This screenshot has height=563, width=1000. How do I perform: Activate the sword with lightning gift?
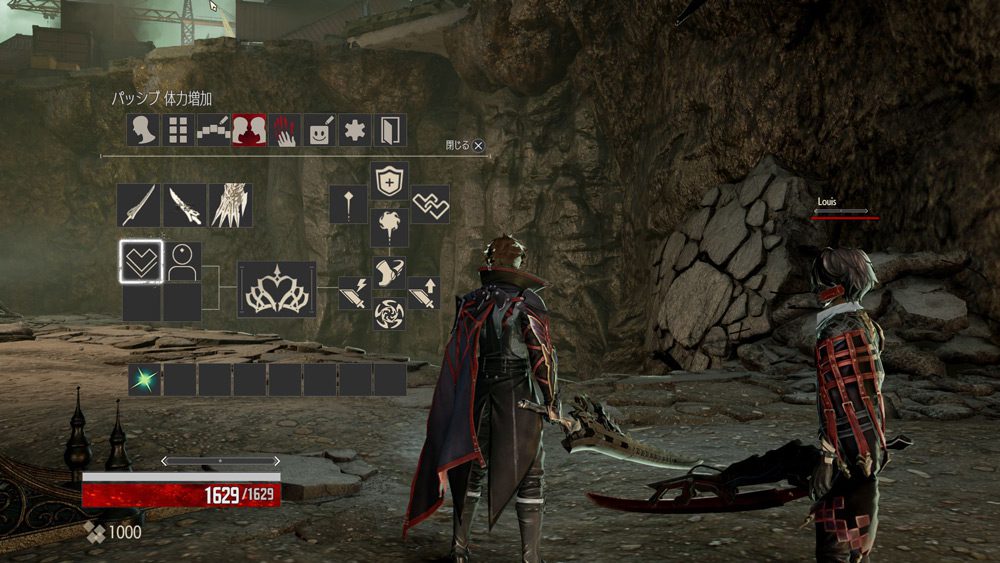tap(354, 293)
